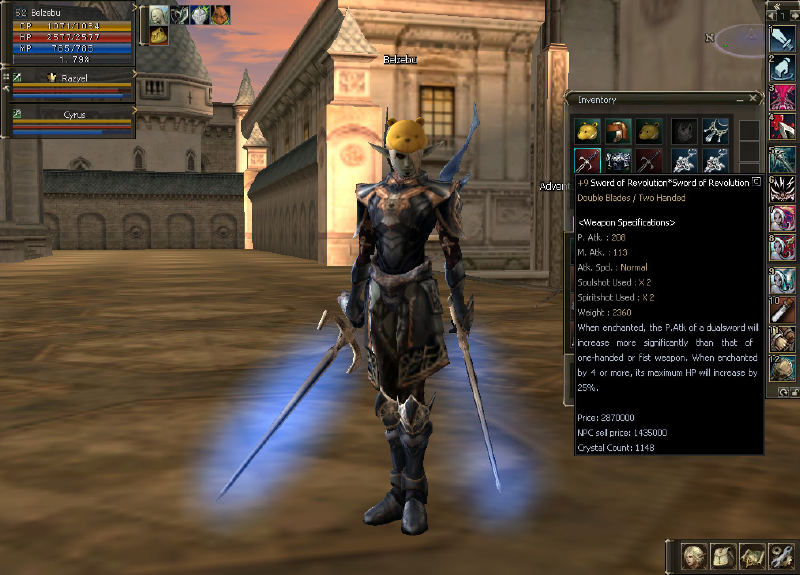Use shortcut slot 1 sword attack skill
The image size is (800, 575).
782,38
